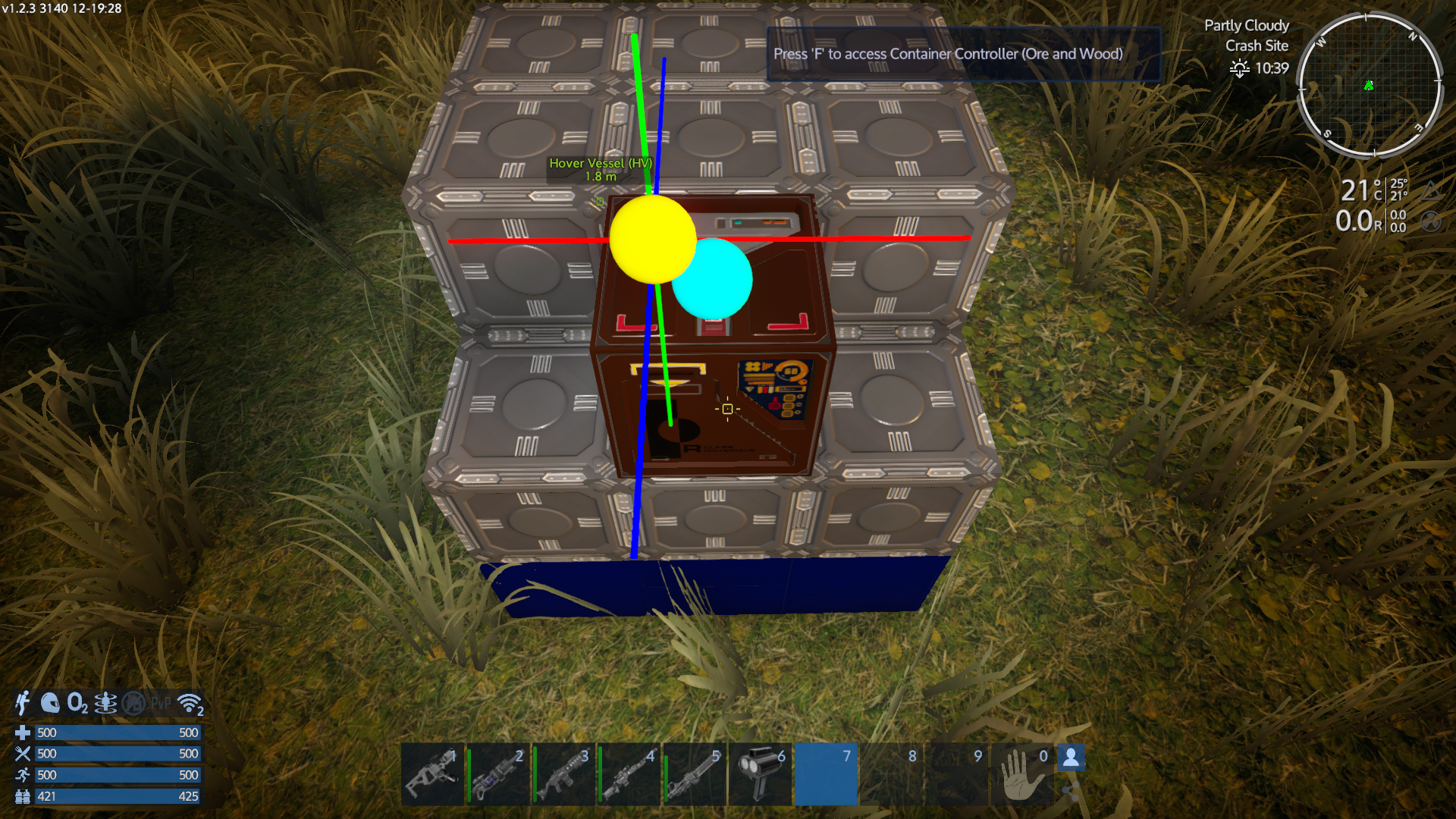Select the scoped rifle in slot 4

[x=629, y=774]
